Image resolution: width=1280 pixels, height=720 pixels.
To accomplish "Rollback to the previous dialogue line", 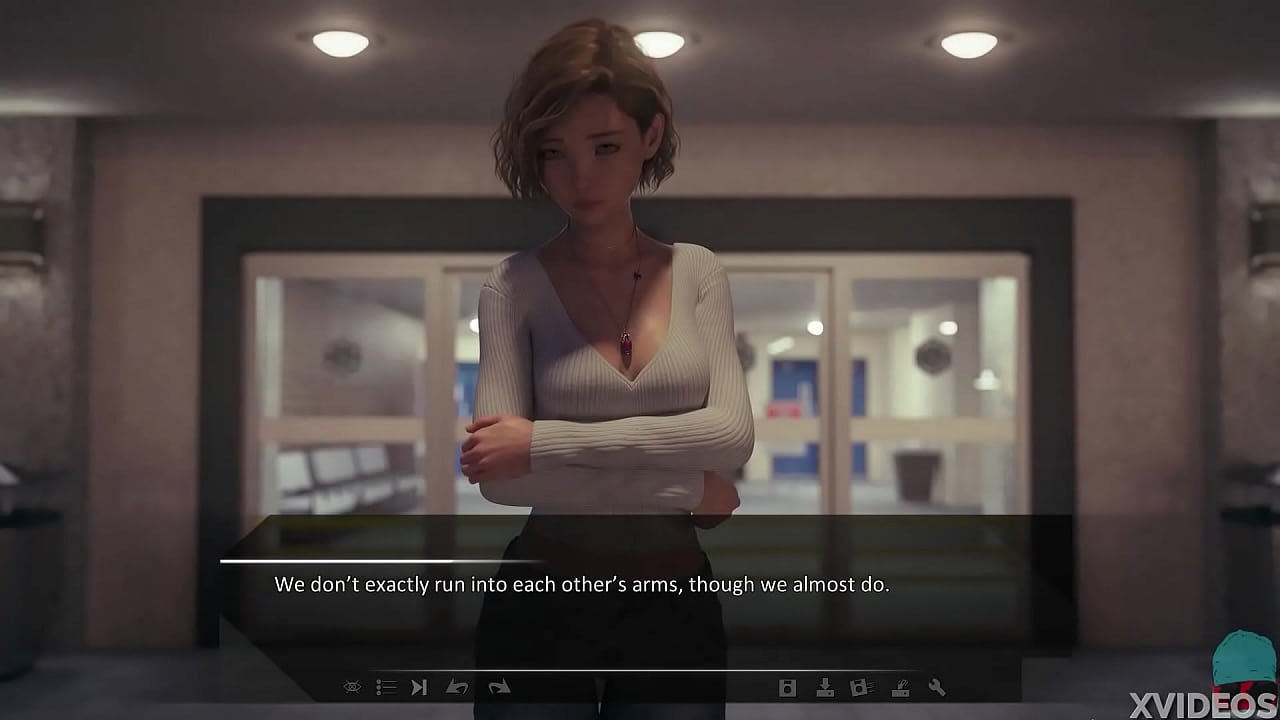I will [x=457, y=687].
